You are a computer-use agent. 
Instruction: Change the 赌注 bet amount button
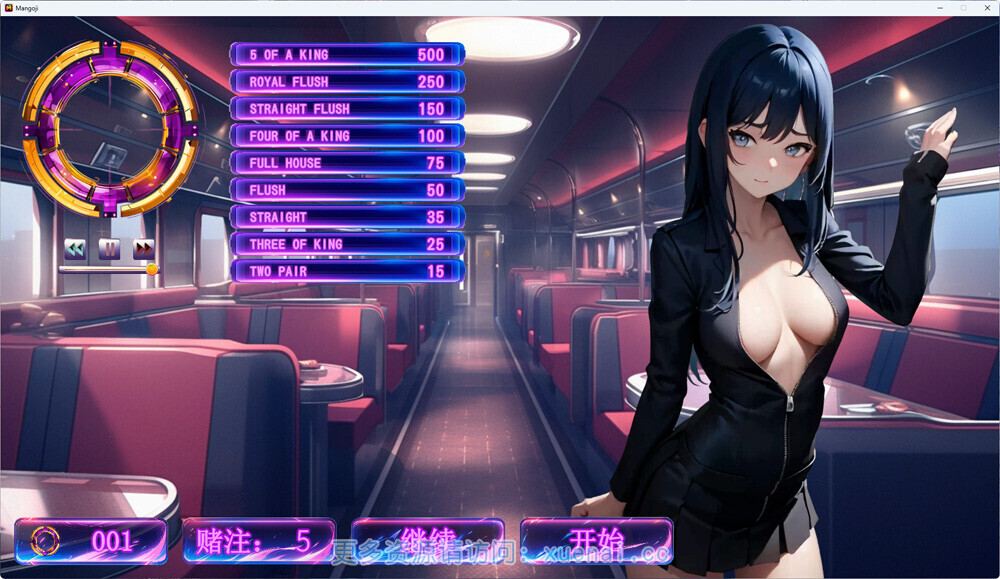(259, 541)
